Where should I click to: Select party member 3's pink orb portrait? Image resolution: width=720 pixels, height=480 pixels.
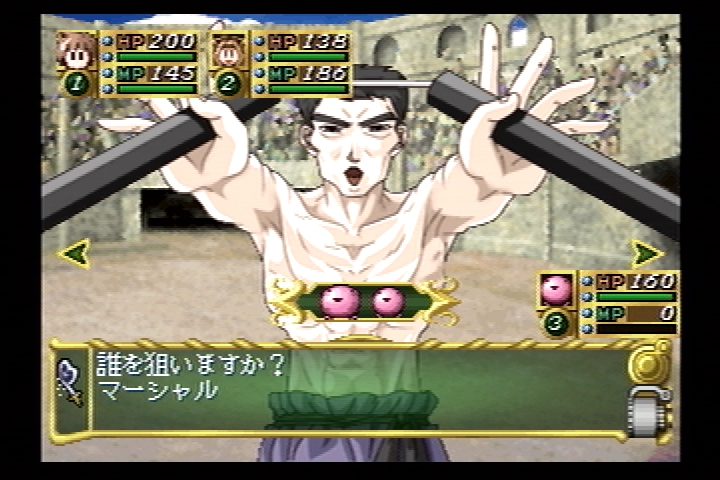[x=556, y=290]
